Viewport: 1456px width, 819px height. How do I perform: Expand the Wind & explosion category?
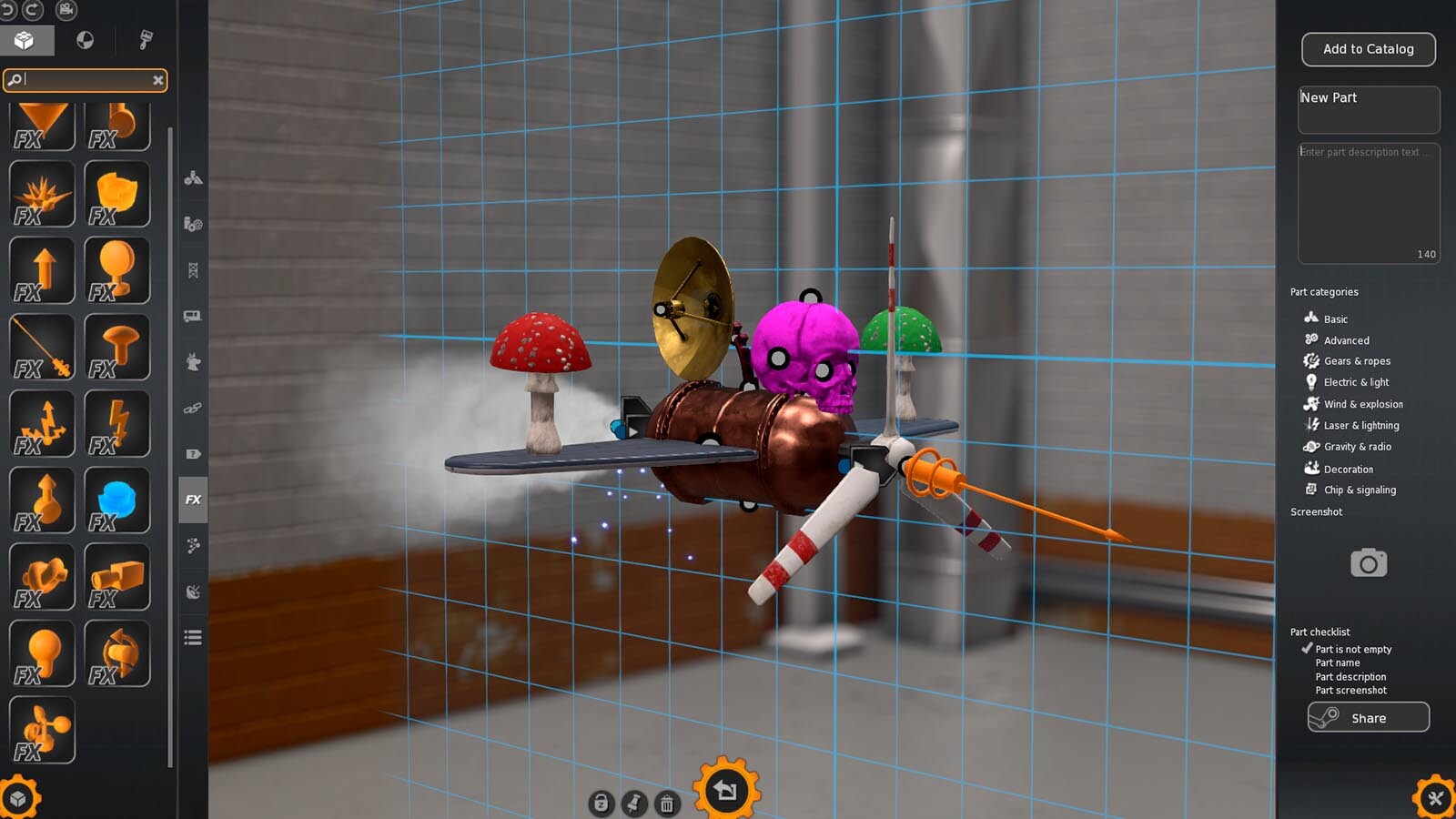(1311, 403)
